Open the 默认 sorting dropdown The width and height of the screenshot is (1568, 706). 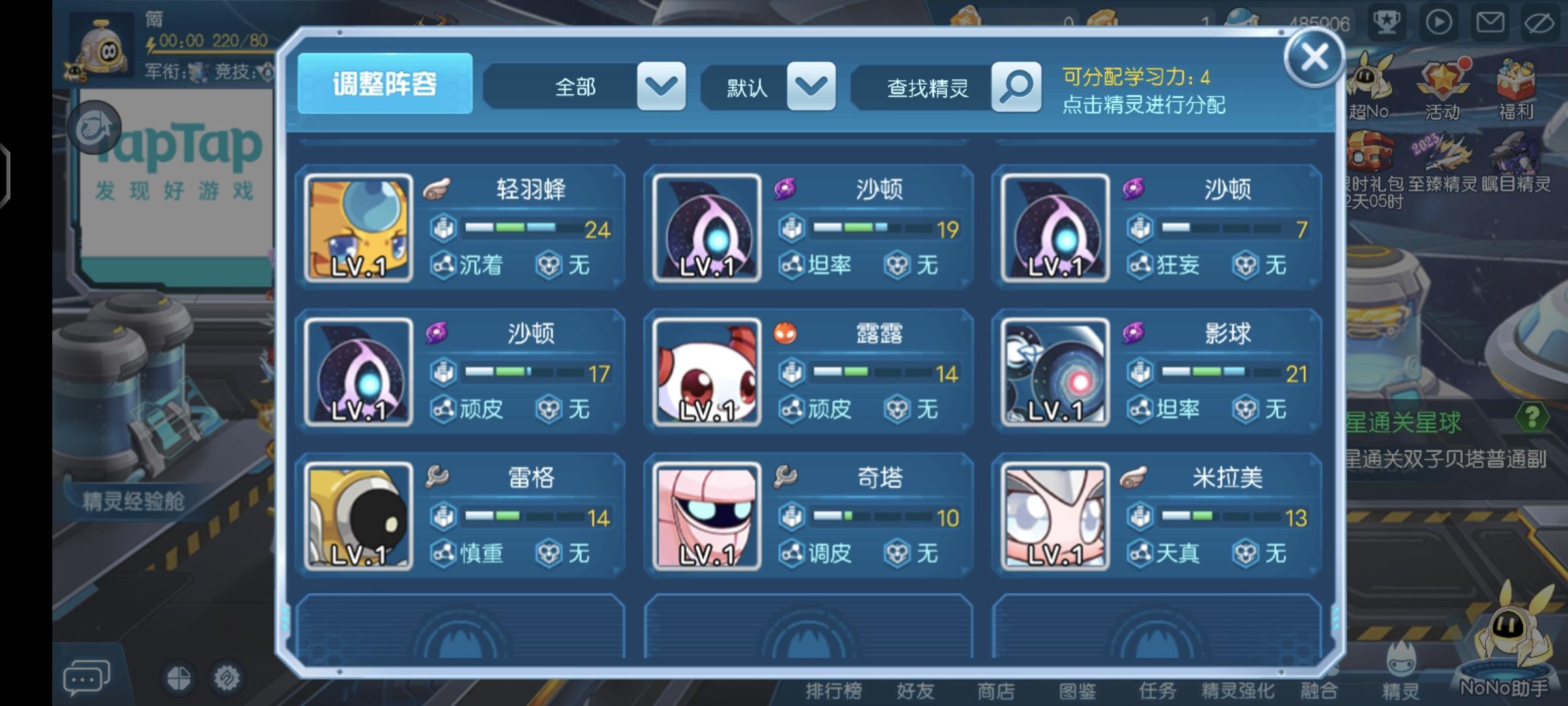click(810, 87)
